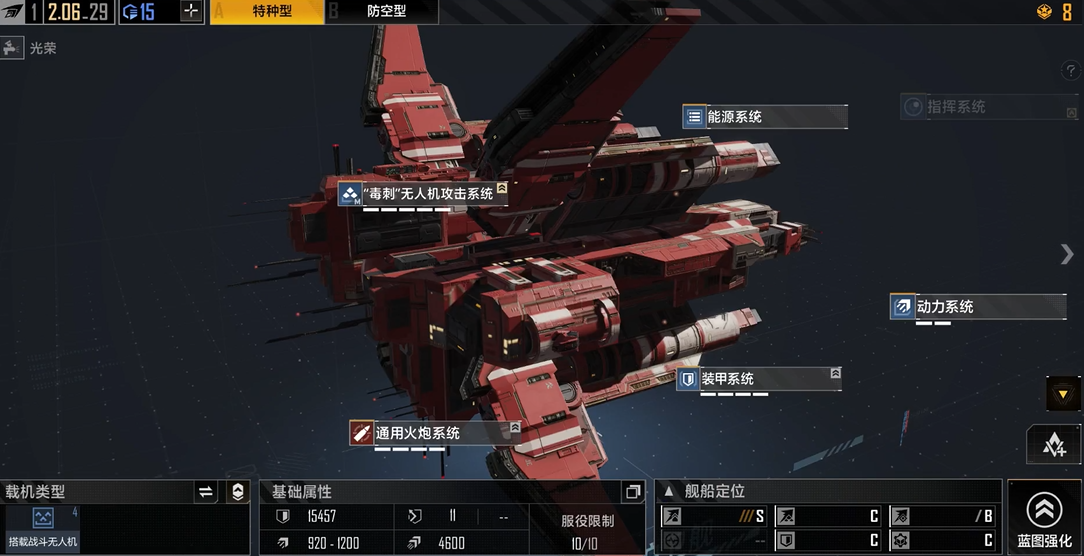Screen dimensions: 1084x556
Task: Toggle the swap arrows in 载机类型 panel
Action: (x=206, y=491)
